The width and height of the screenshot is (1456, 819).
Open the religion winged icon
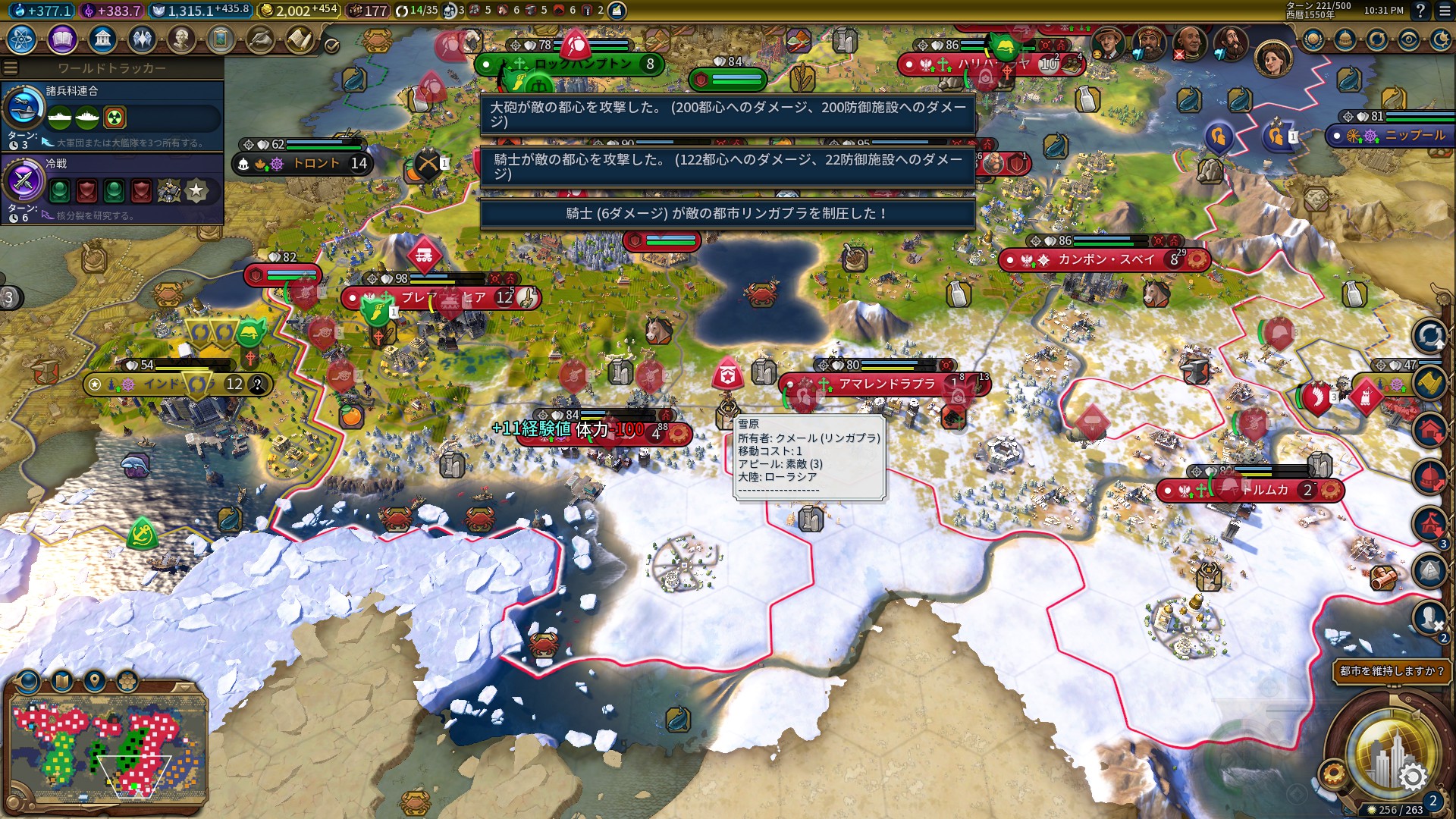tap(142, 39)
